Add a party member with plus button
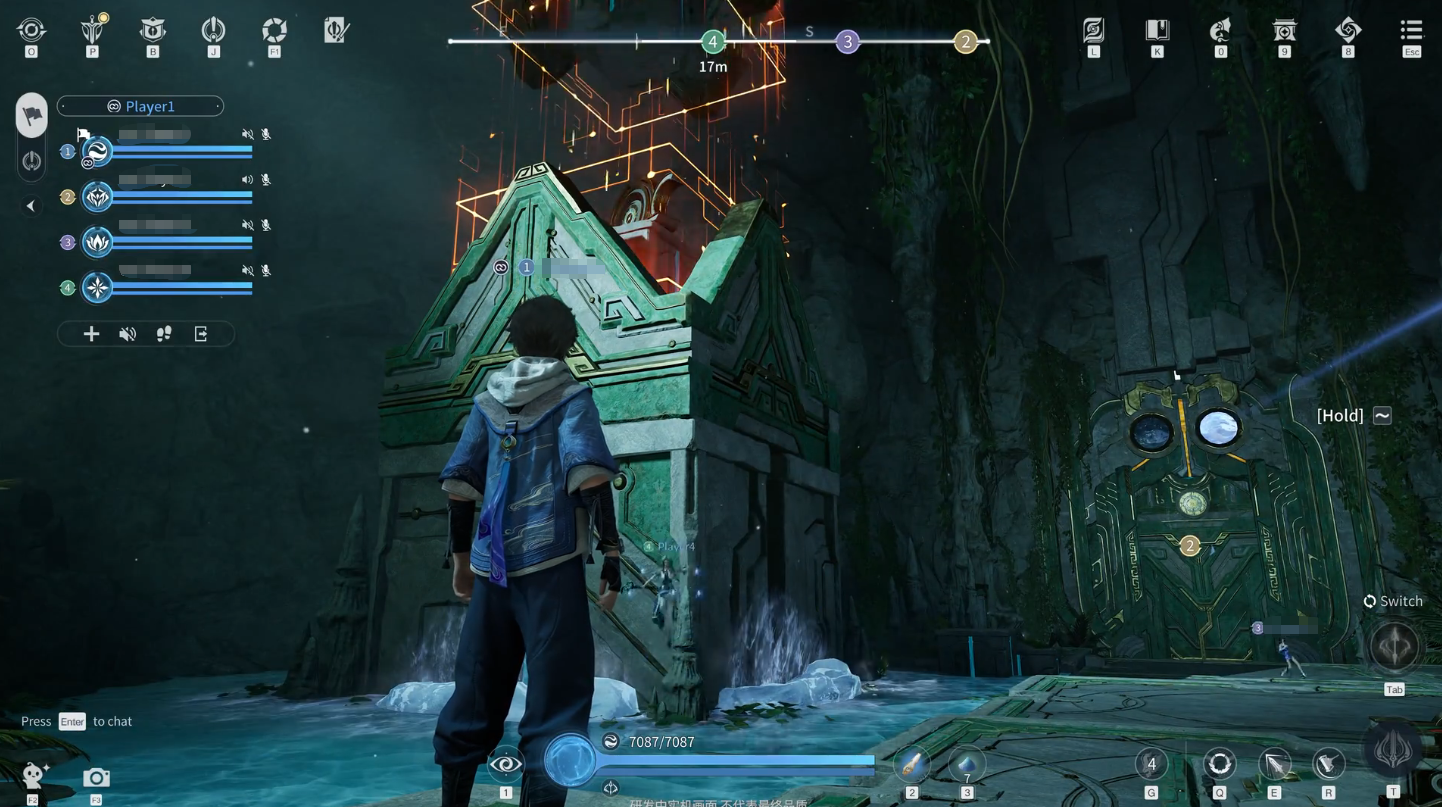The image size is (1442, 807). click(91, 334)
